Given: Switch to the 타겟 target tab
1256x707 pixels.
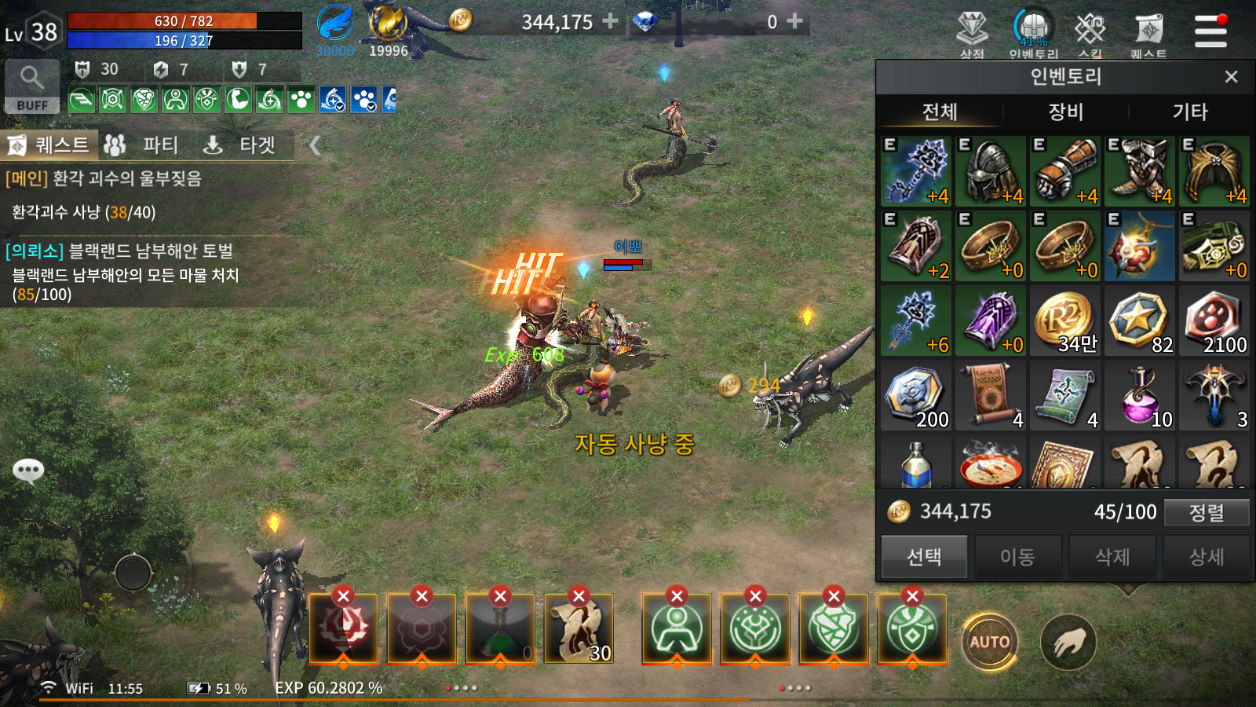Looking at the screenshot, I should [x=240, y=145].
